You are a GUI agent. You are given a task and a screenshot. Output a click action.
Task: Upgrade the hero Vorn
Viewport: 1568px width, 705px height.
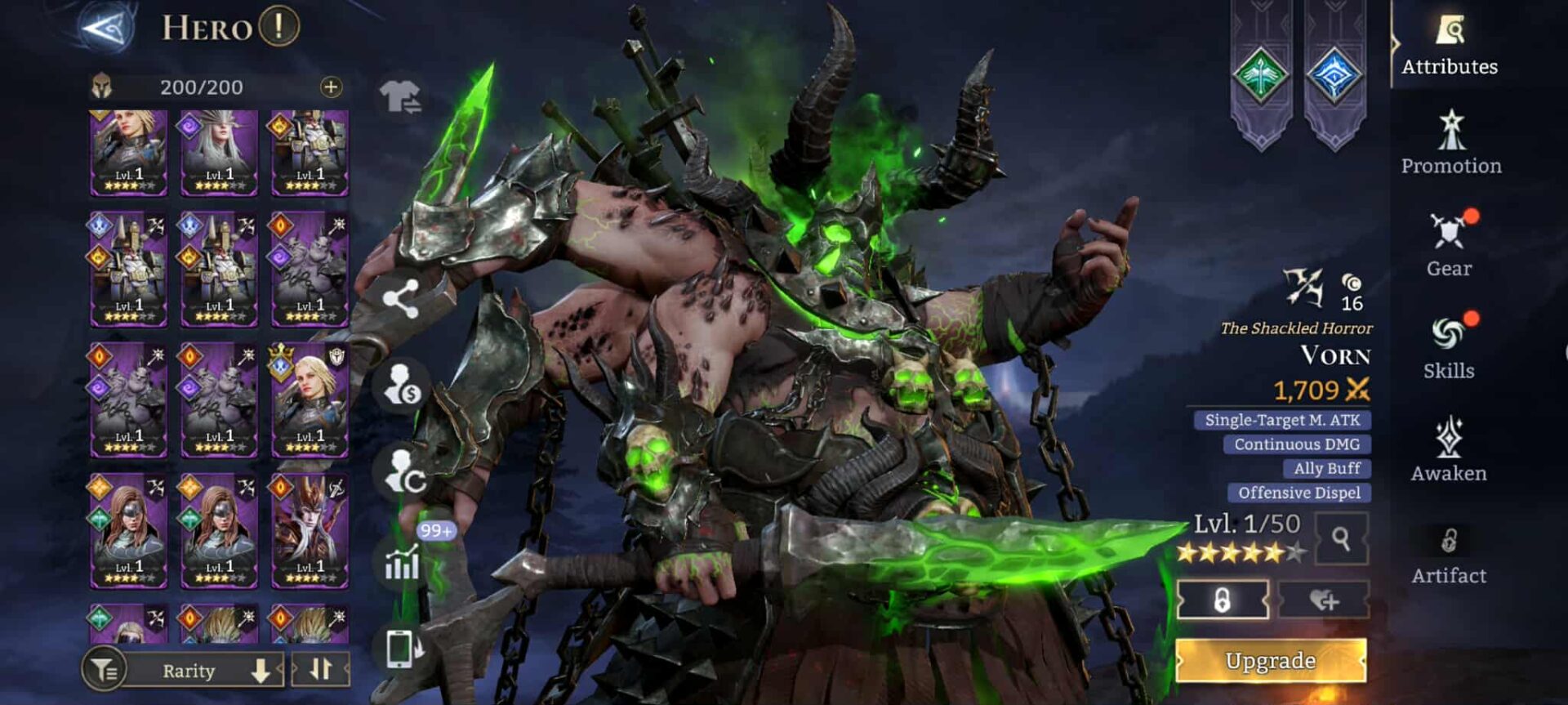tap(1271, 660)
